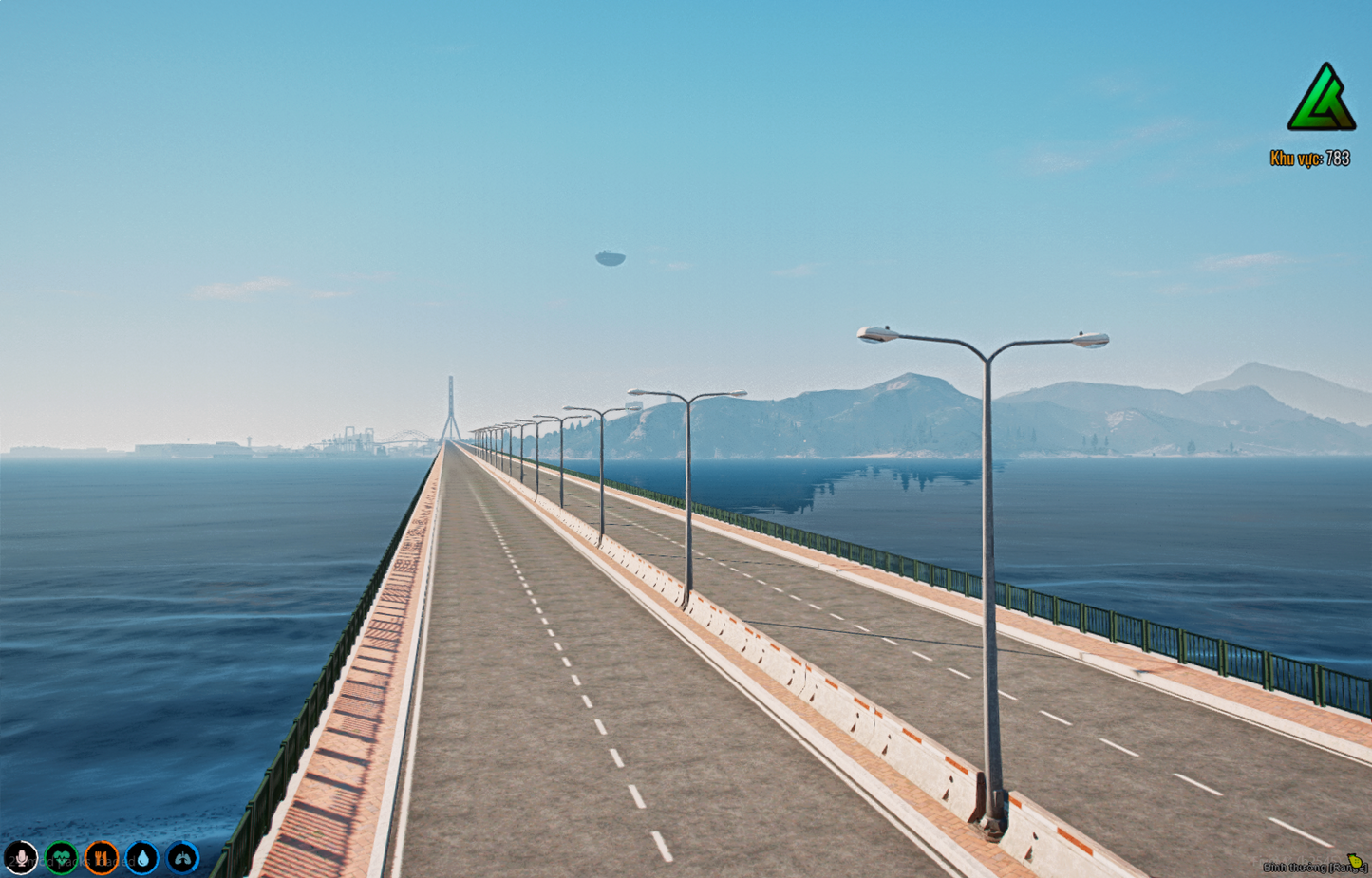Select the leftmost circular HUD status icon
This screenshot has width=1372, height=878.
[x=21, y=857]
